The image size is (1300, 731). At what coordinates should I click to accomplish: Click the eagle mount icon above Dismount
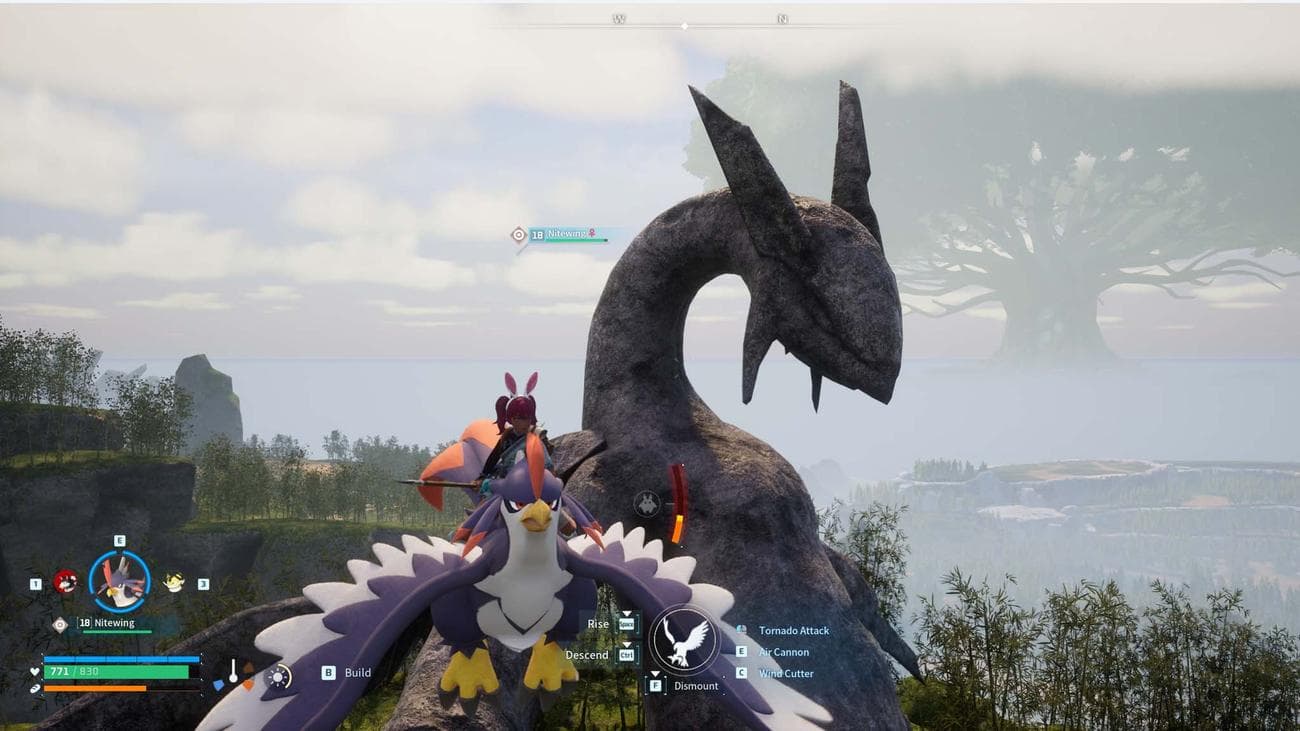click(684, 639)
